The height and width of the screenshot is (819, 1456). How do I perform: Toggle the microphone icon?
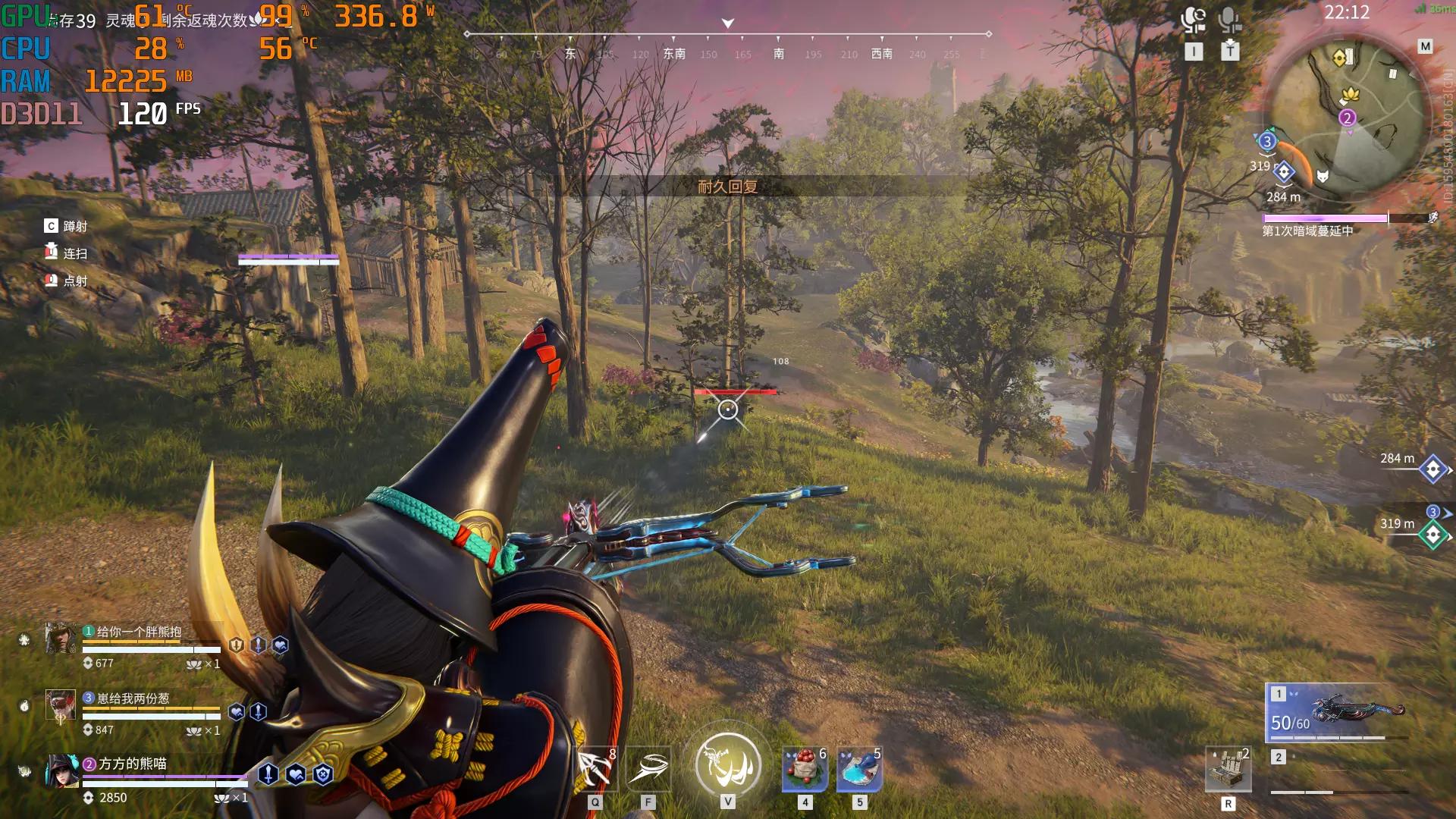point(1229,20)
